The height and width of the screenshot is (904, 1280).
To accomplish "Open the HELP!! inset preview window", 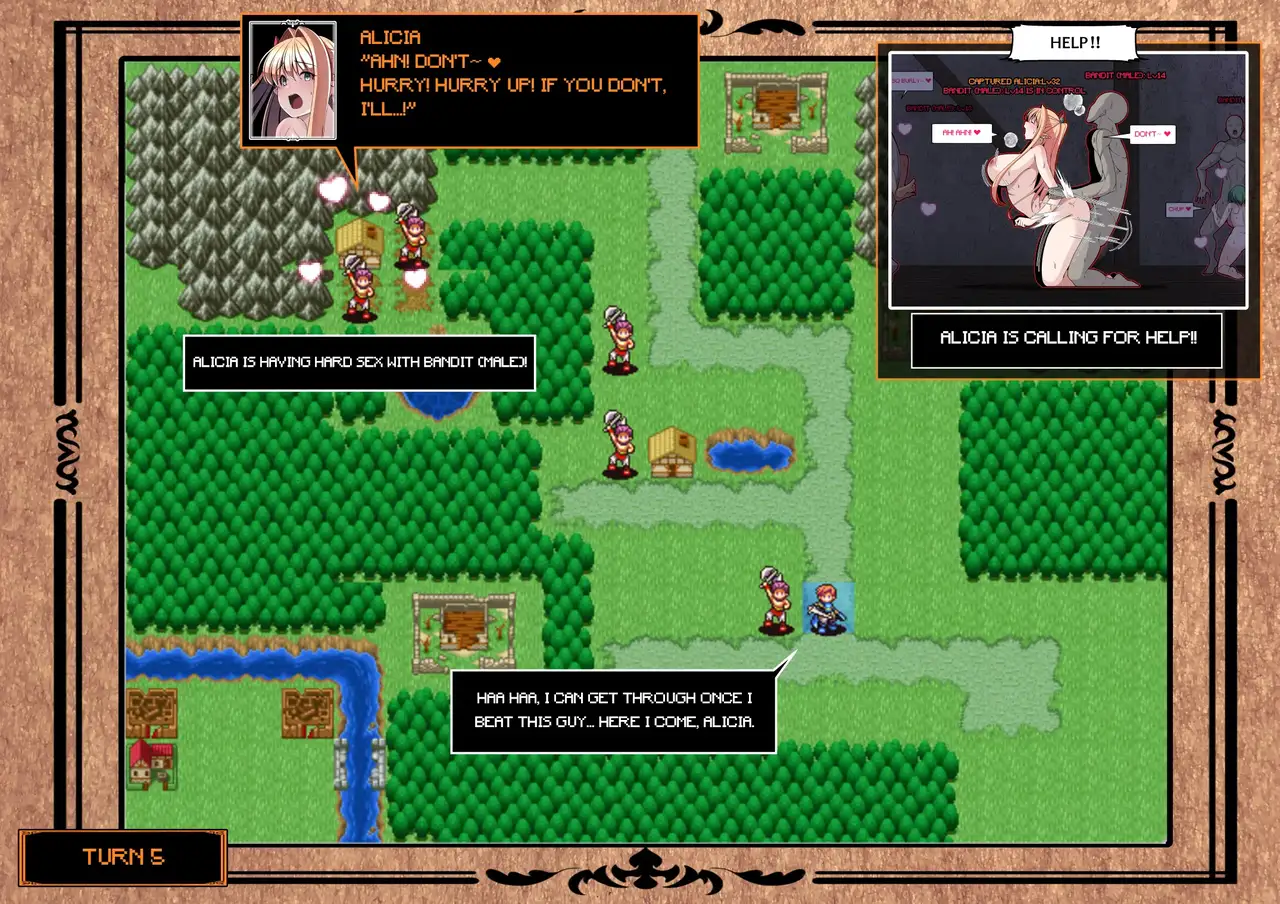I will [x=1068, y=180].
